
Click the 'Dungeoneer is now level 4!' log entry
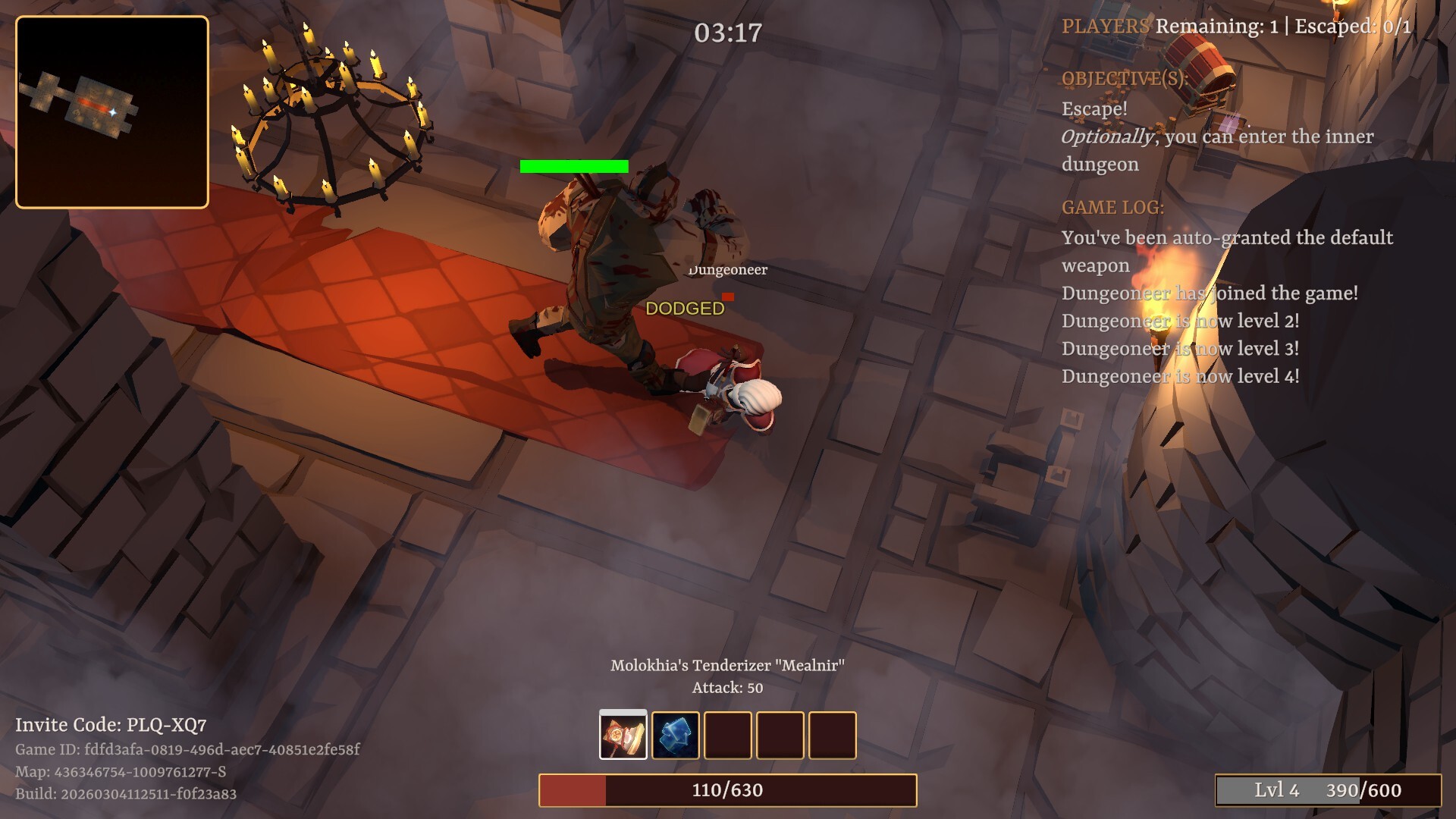click(1180, 375)
